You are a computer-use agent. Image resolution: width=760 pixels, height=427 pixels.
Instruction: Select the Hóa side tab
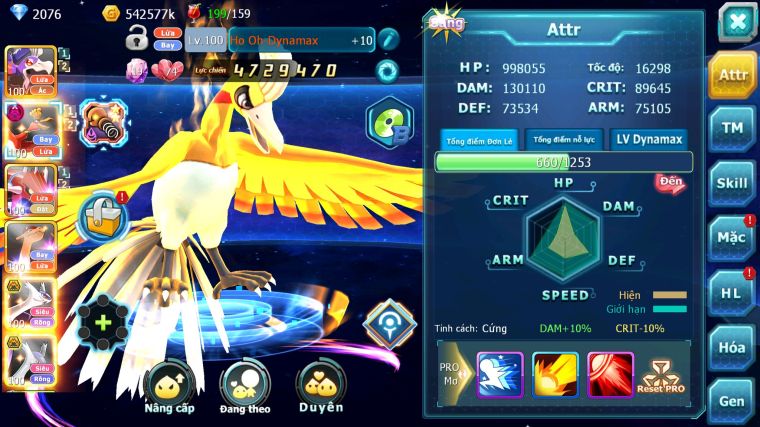point(733,347)
